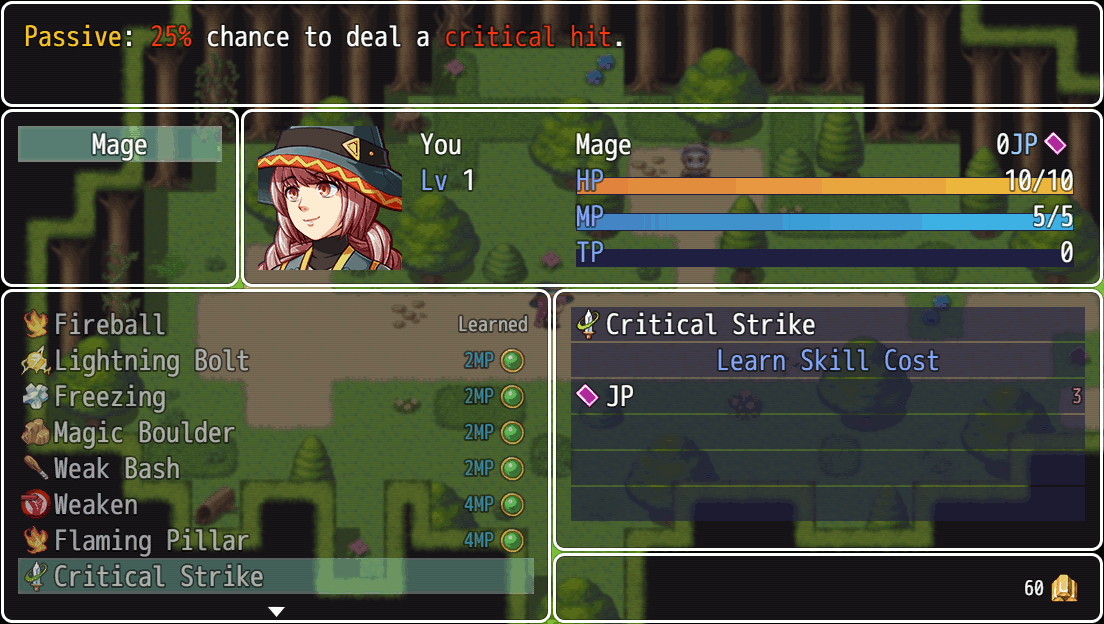Choose the Weak Bash skill

coord(275,468)
